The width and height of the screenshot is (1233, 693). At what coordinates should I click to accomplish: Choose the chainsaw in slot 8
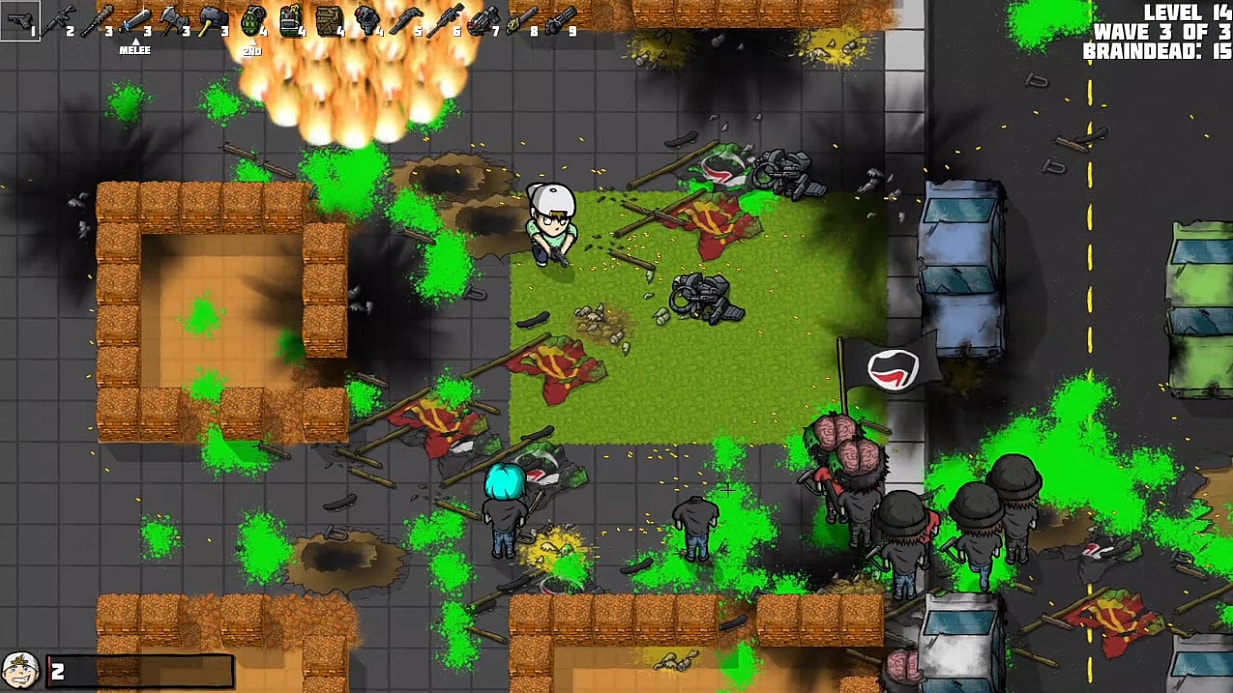[x=521, y=20]
